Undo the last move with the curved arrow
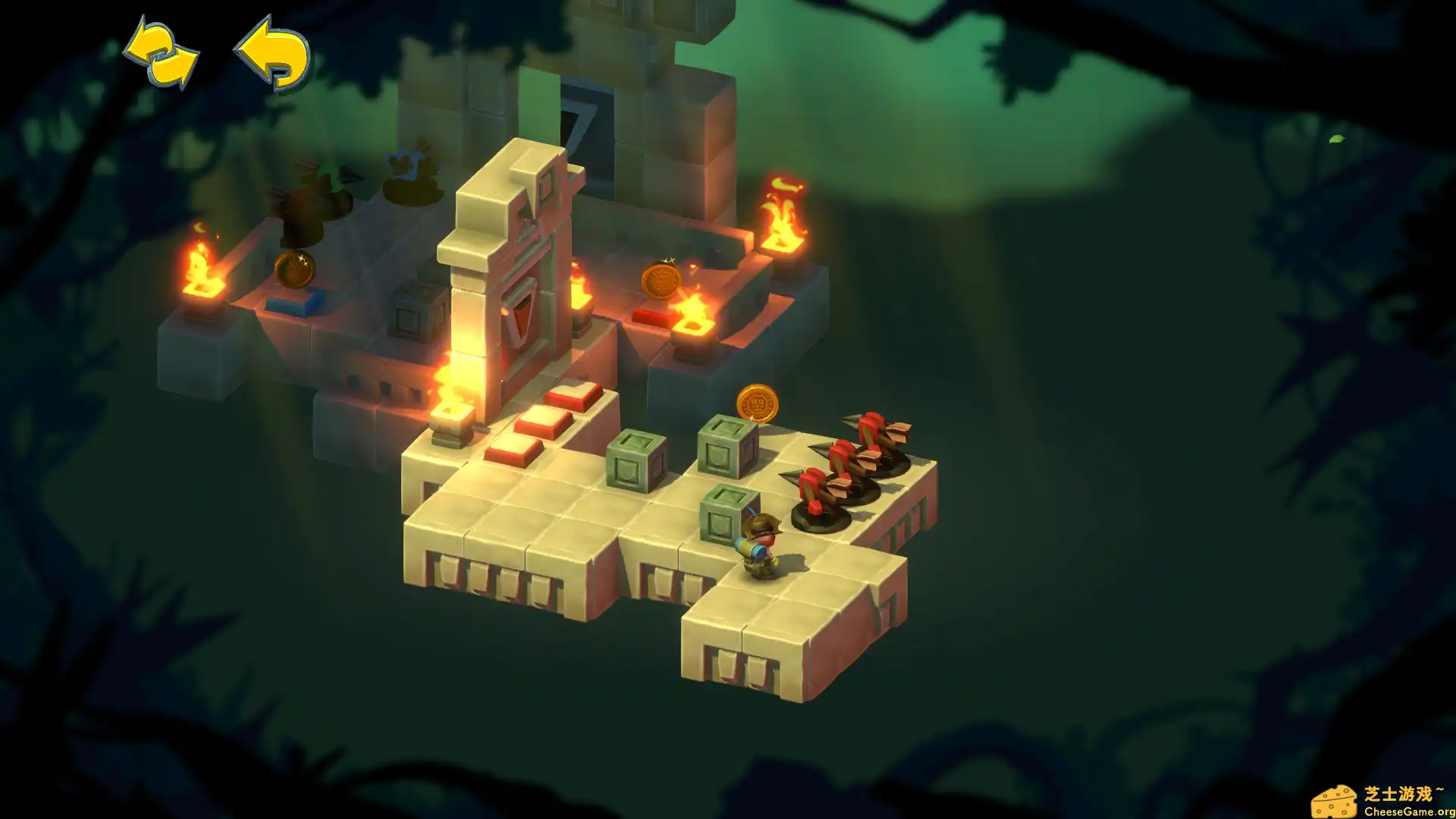The height and width of the screenshot is (819, 1456). (x=273, y=53)
